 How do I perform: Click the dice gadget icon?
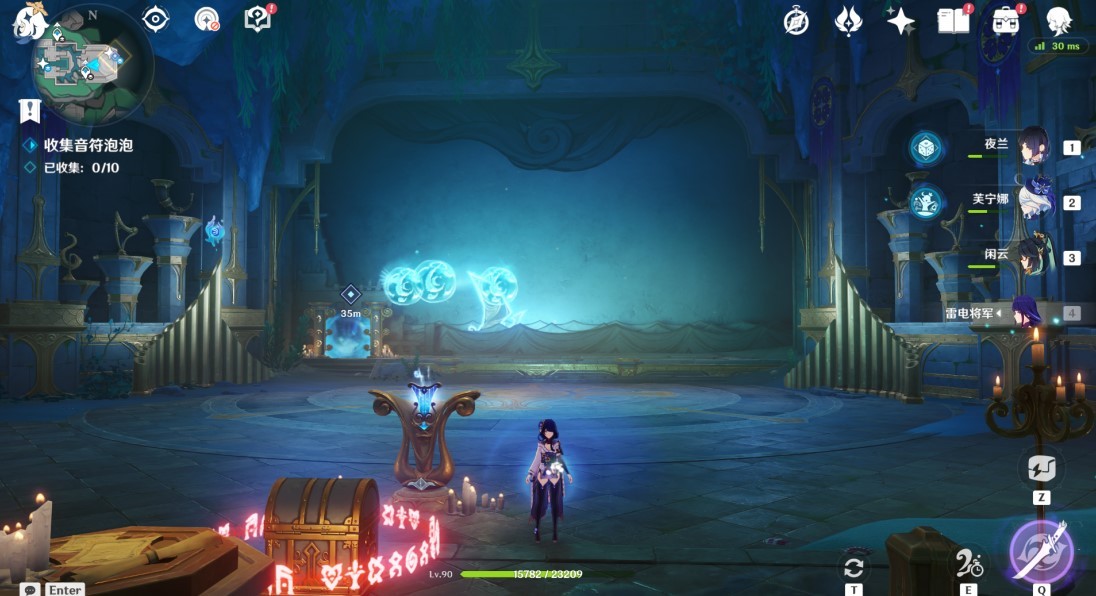(x=925, y=149)
